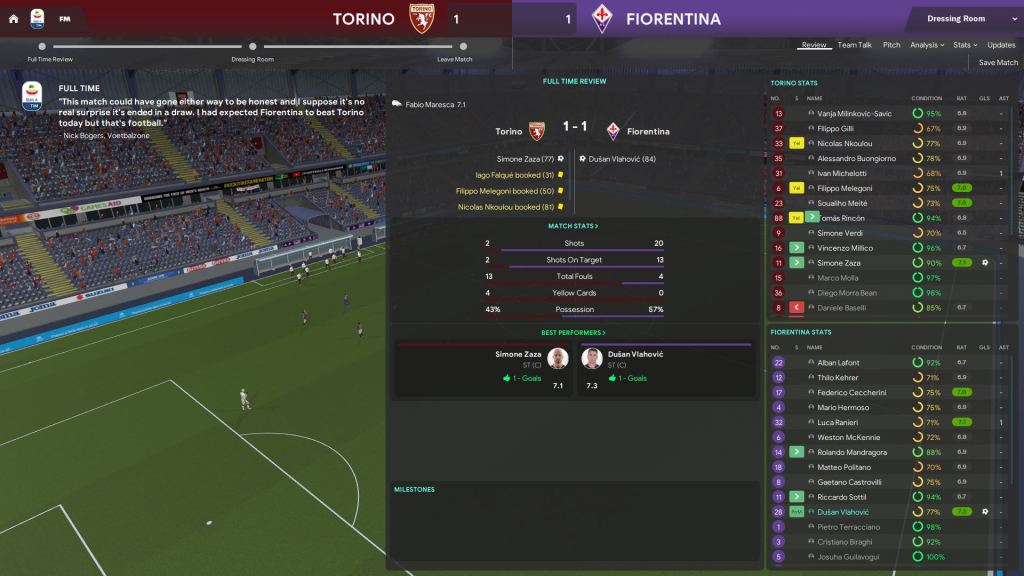Expand the Analysis dropdown menu
This screenshot has height=576, width=1024.
click(927, 45)
